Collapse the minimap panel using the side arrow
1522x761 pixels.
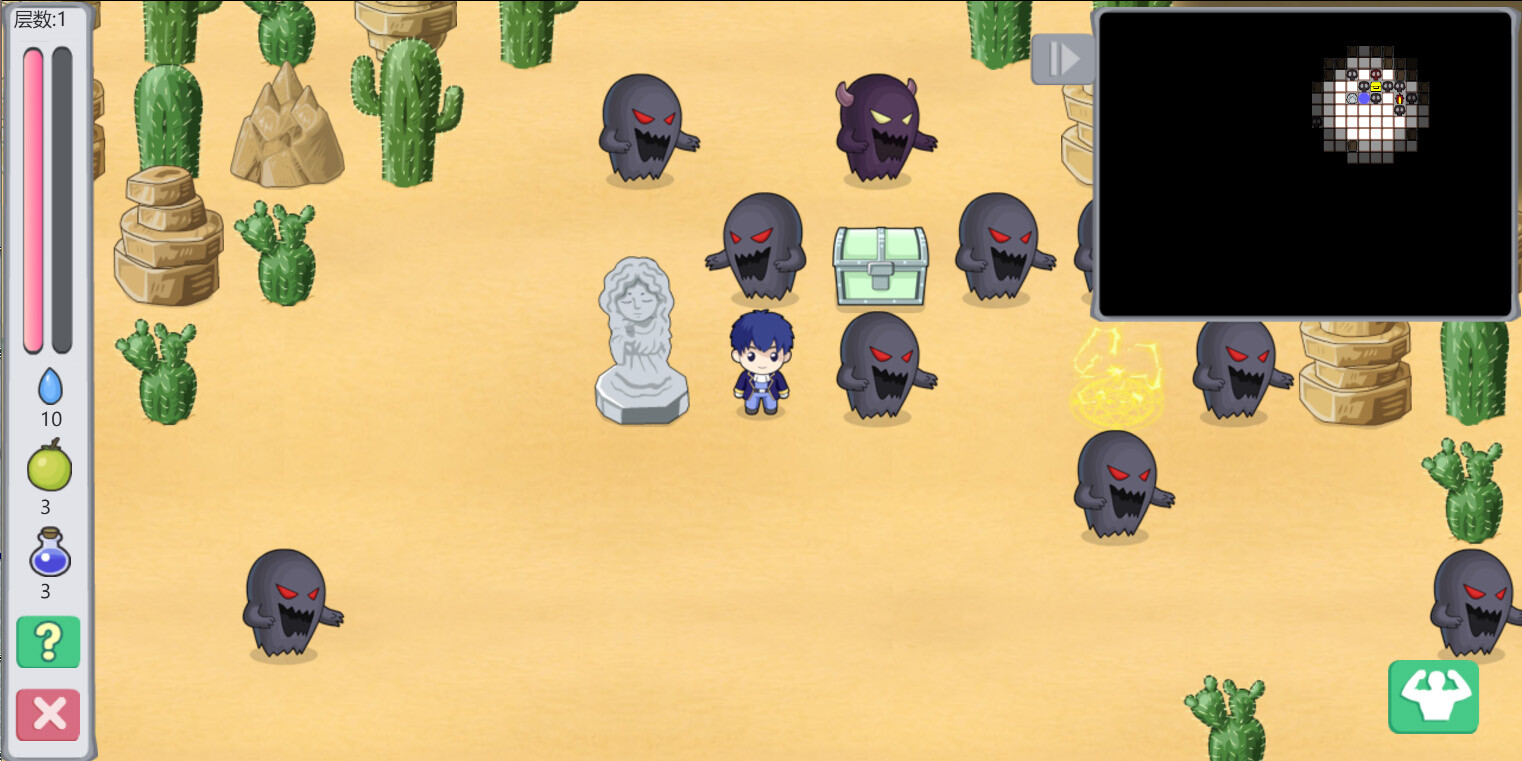[x=1062, y=59]
